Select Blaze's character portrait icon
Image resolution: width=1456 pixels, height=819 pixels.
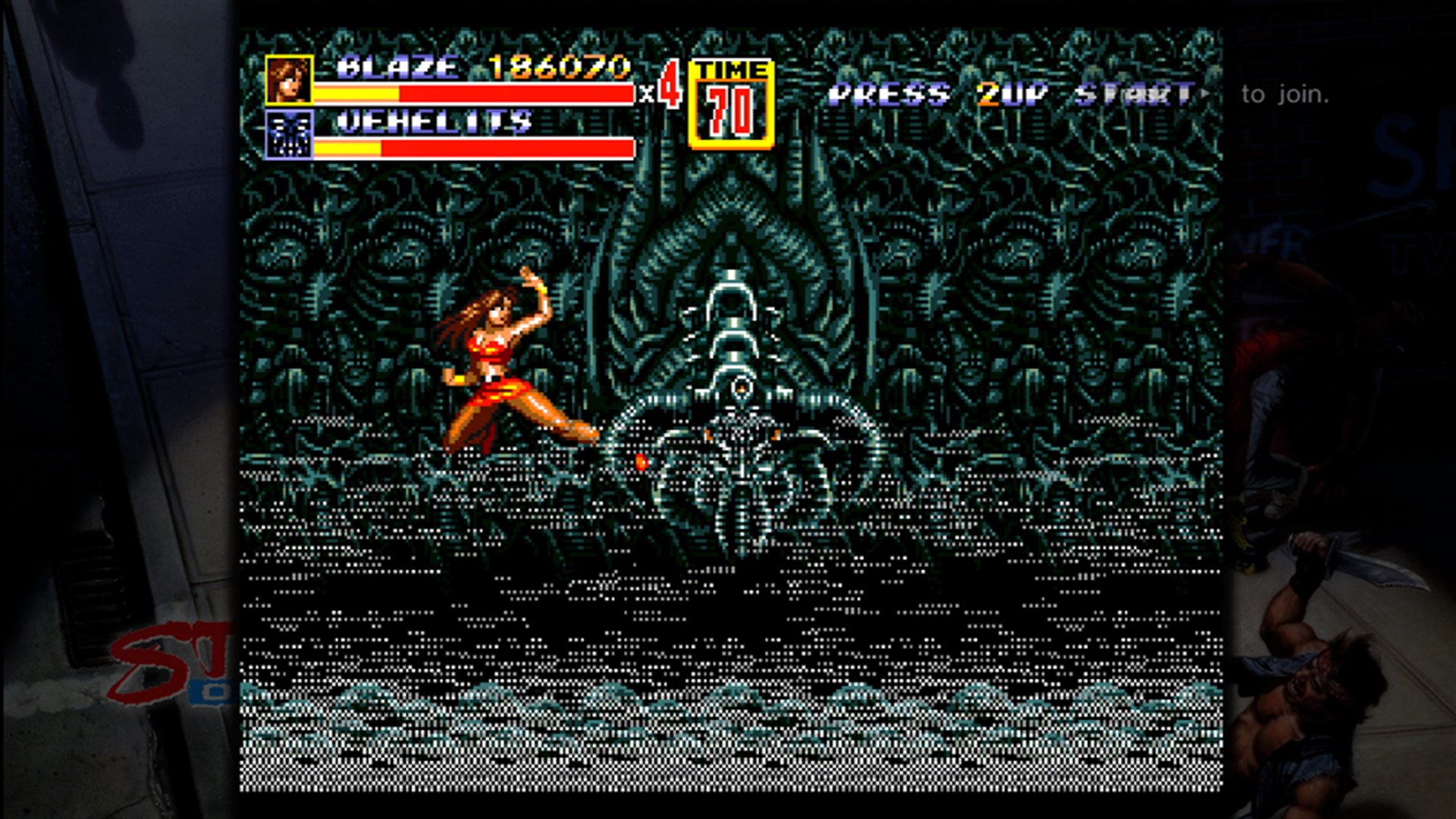[x=289, y=80]
